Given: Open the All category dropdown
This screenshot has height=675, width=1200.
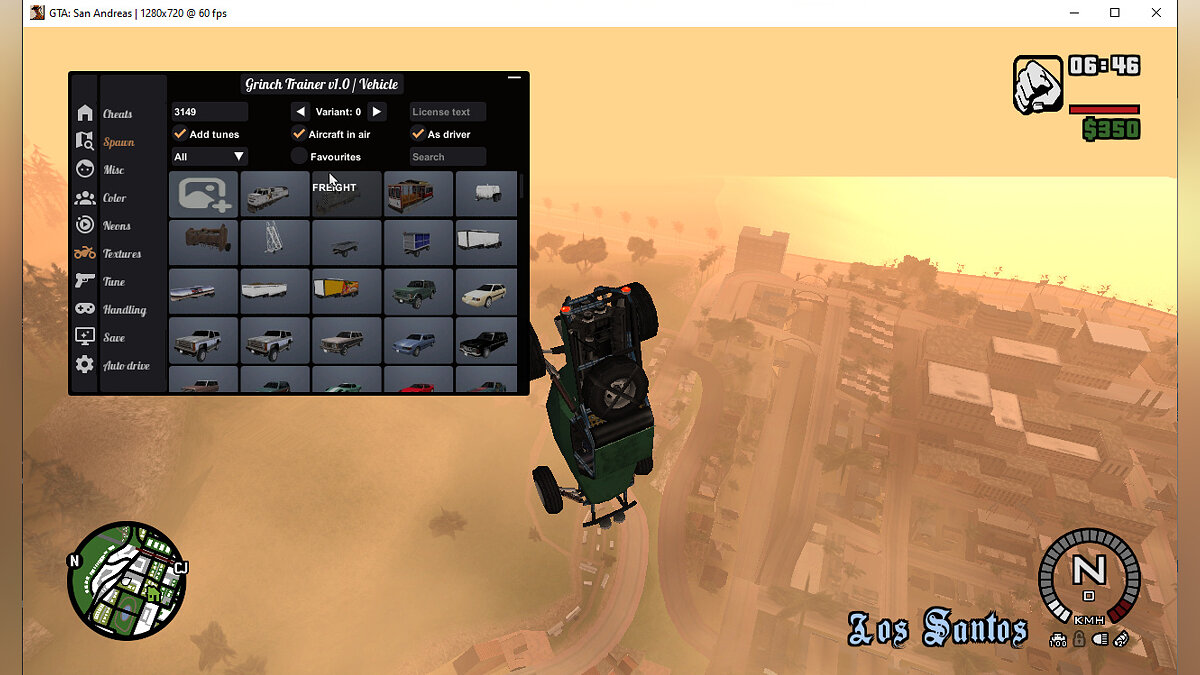Looking at the screenshot, I should pos(209,157).
